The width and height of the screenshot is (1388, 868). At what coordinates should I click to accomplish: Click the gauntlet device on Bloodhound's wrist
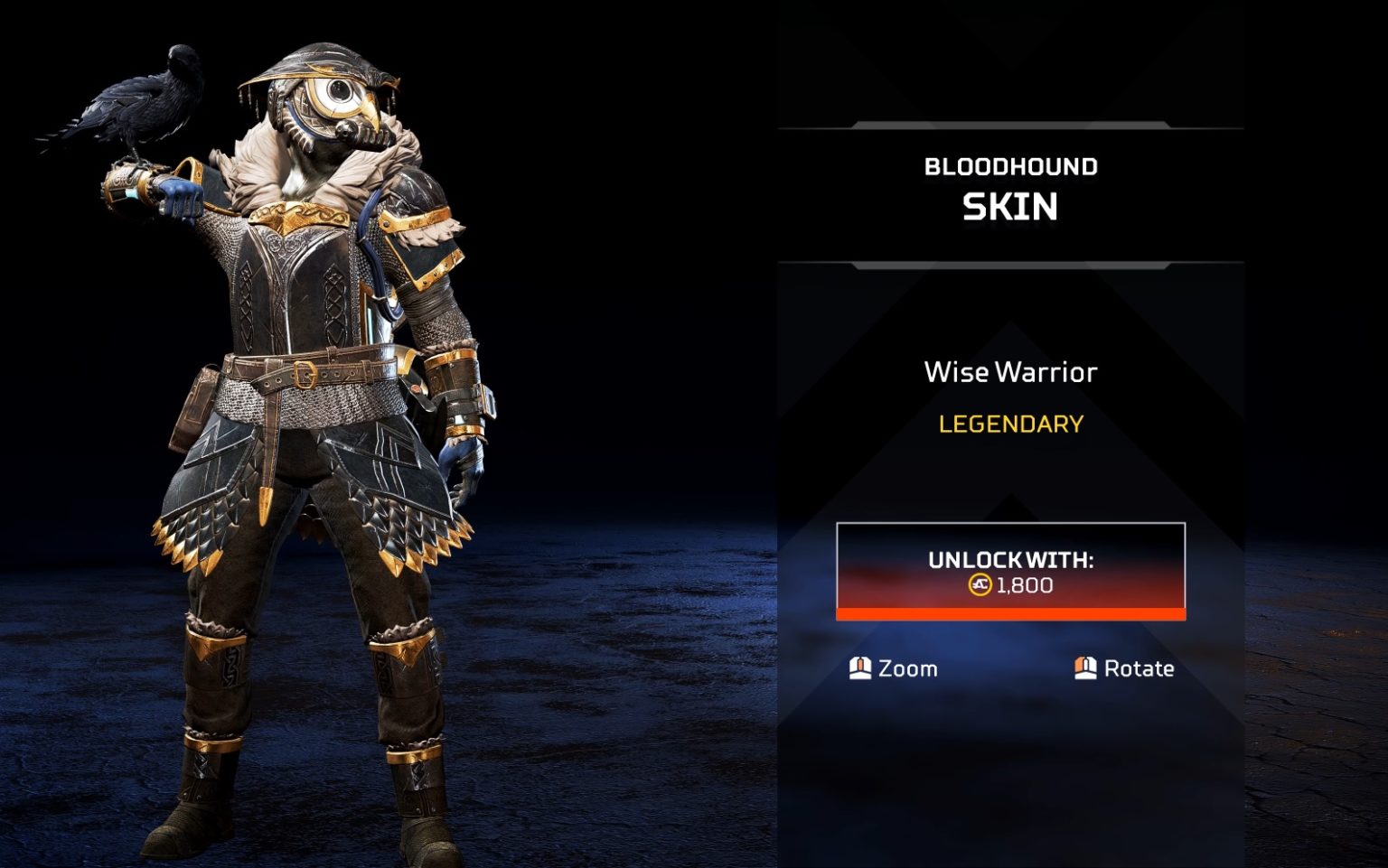point(127,185)
